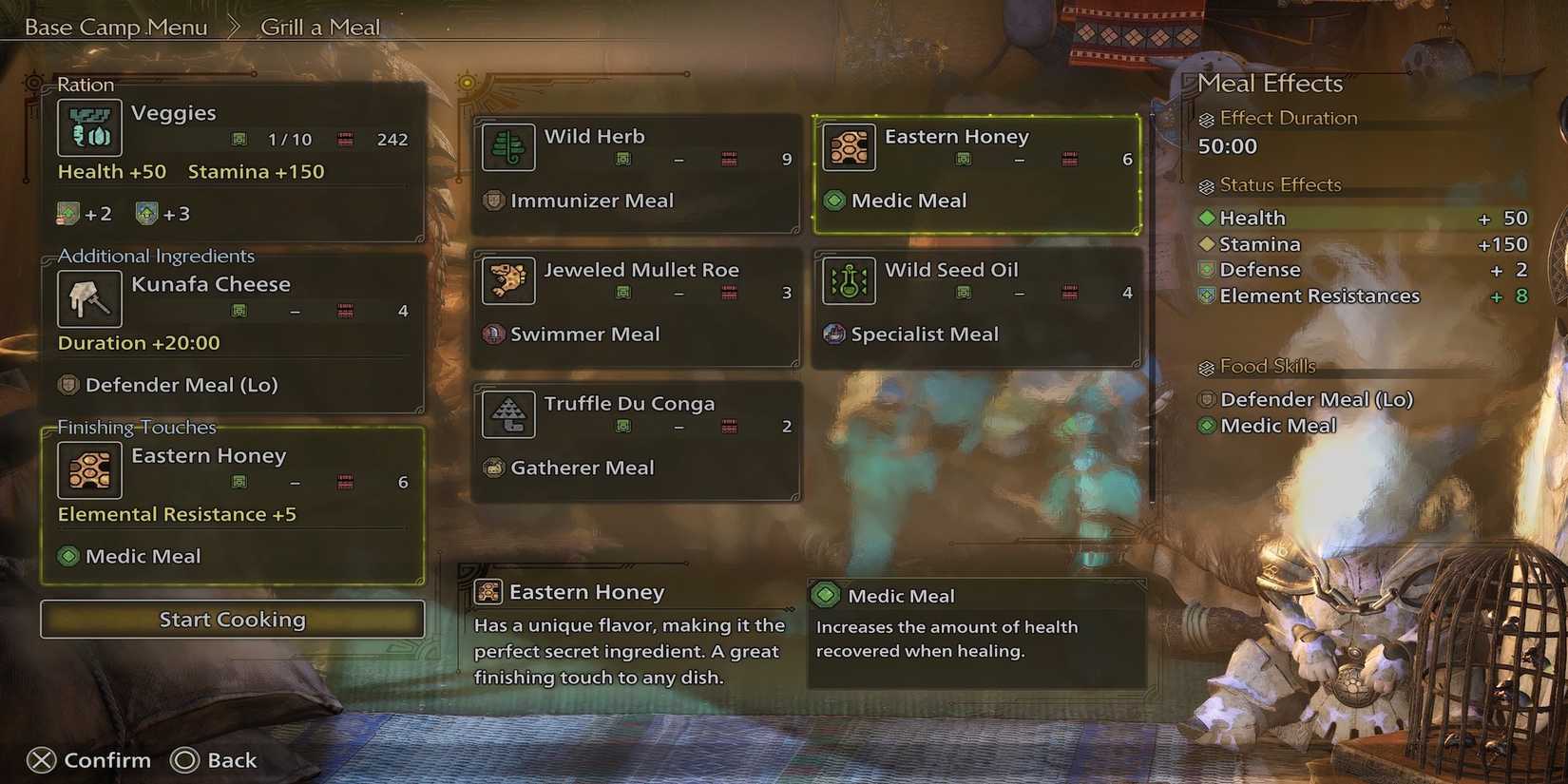The image size is (1568, 784).
Task: Select the Jeweled Mullet Roe icon
Action: 508,281
